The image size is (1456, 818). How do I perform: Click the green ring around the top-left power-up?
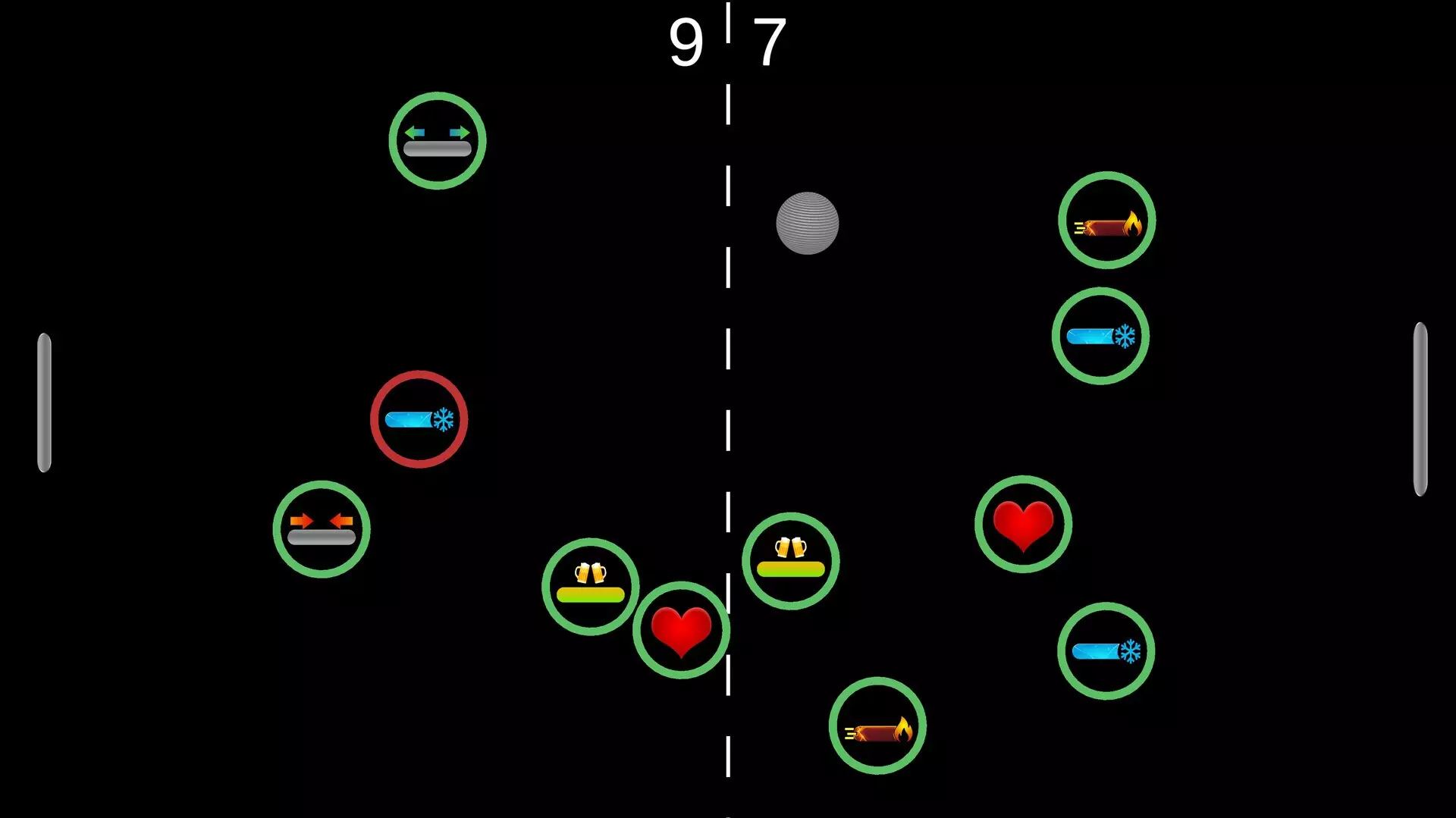(x=437, y=97)
